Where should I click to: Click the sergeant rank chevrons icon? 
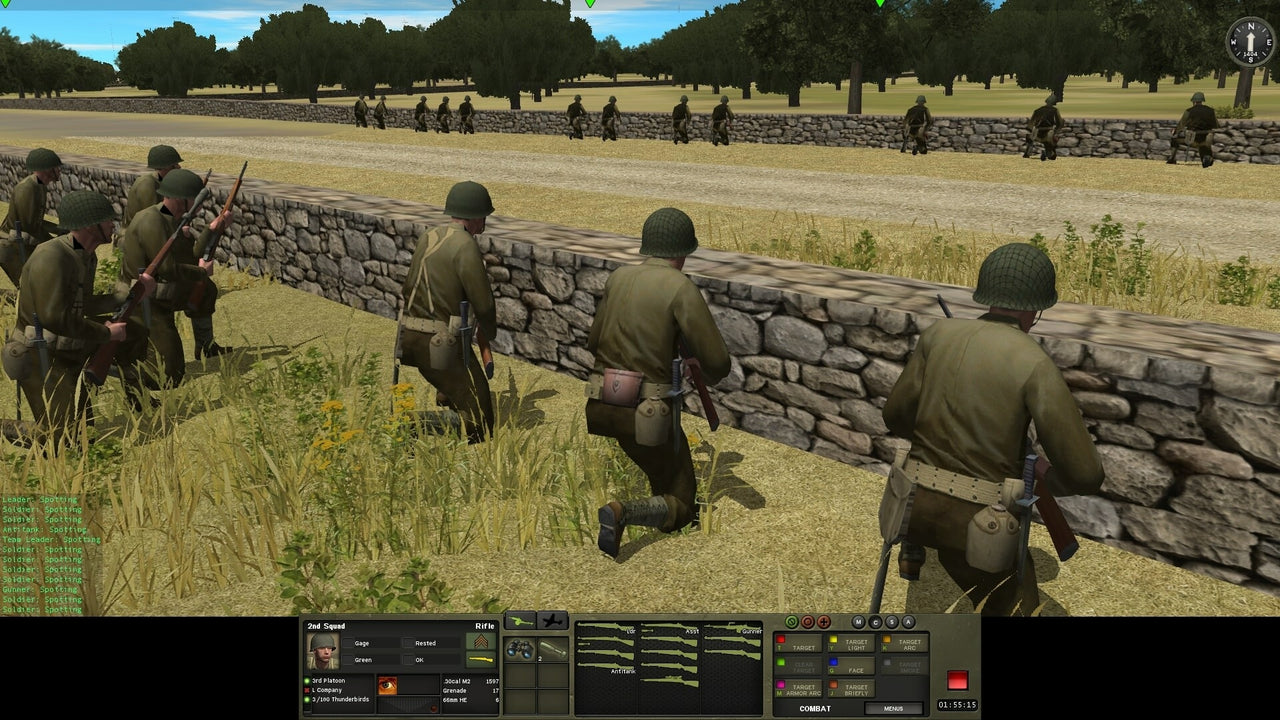point(482,641)
